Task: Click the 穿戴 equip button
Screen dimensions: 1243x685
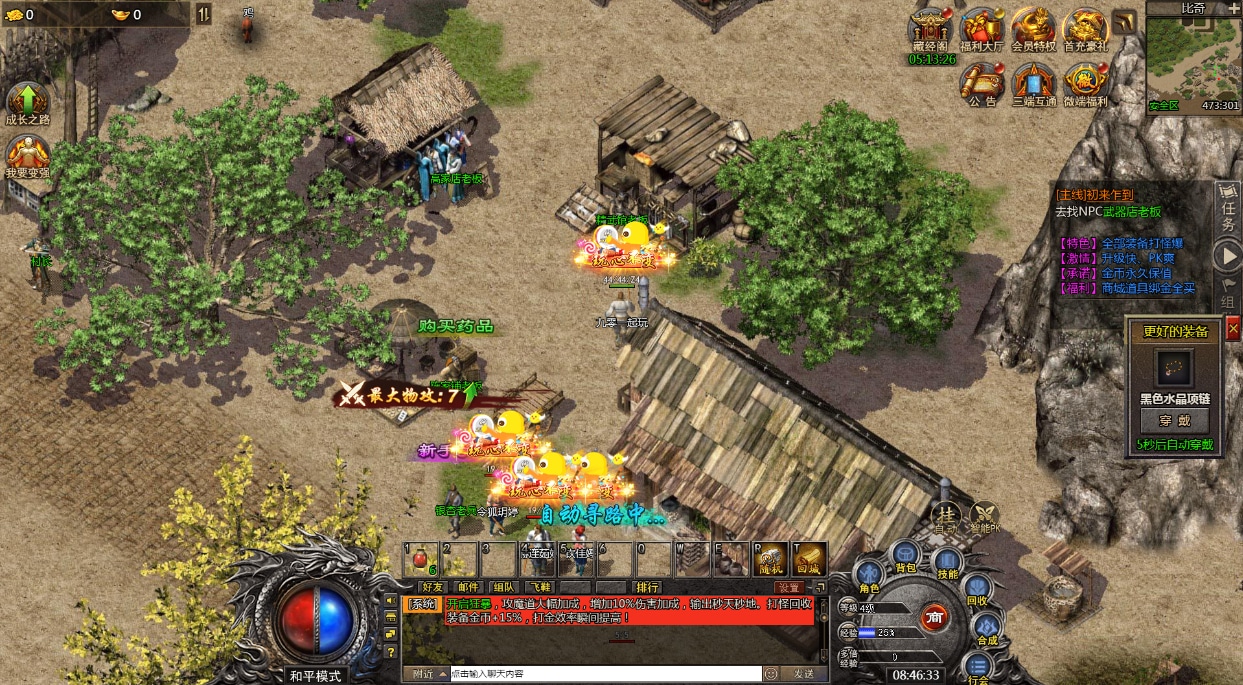Action: click(x=1175, y=420)
